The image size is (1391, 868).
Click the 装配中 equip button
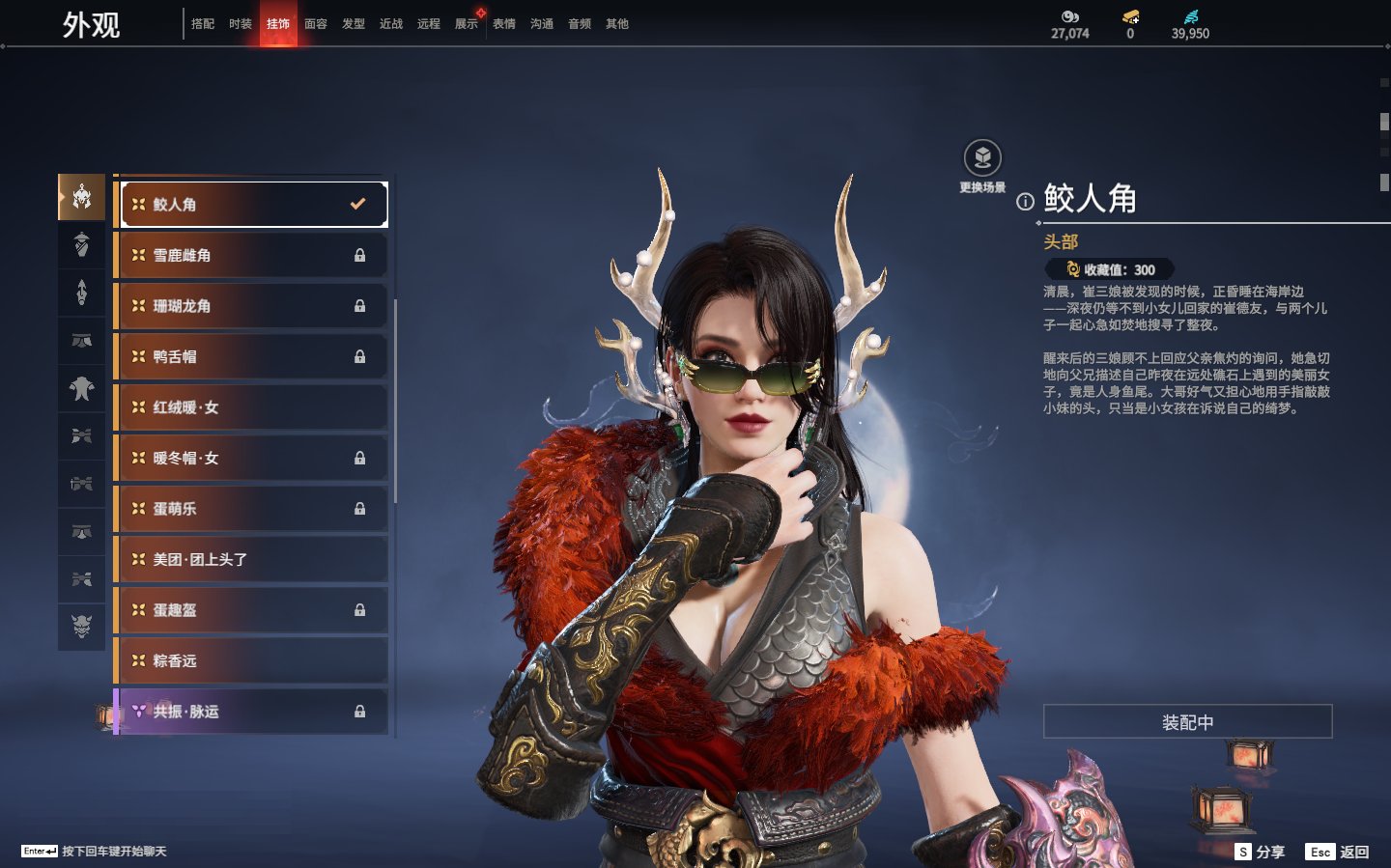point(1187,722)
